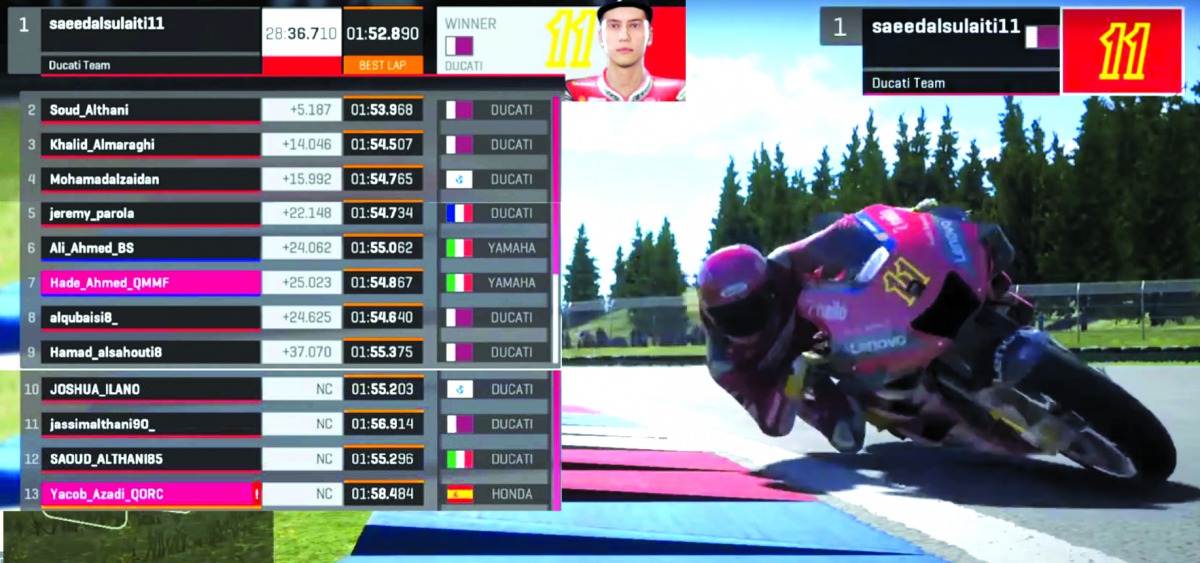This screenshot has height=563, width=1200.
Task: Click the results list scrollbar
Action: pos(556,230)
